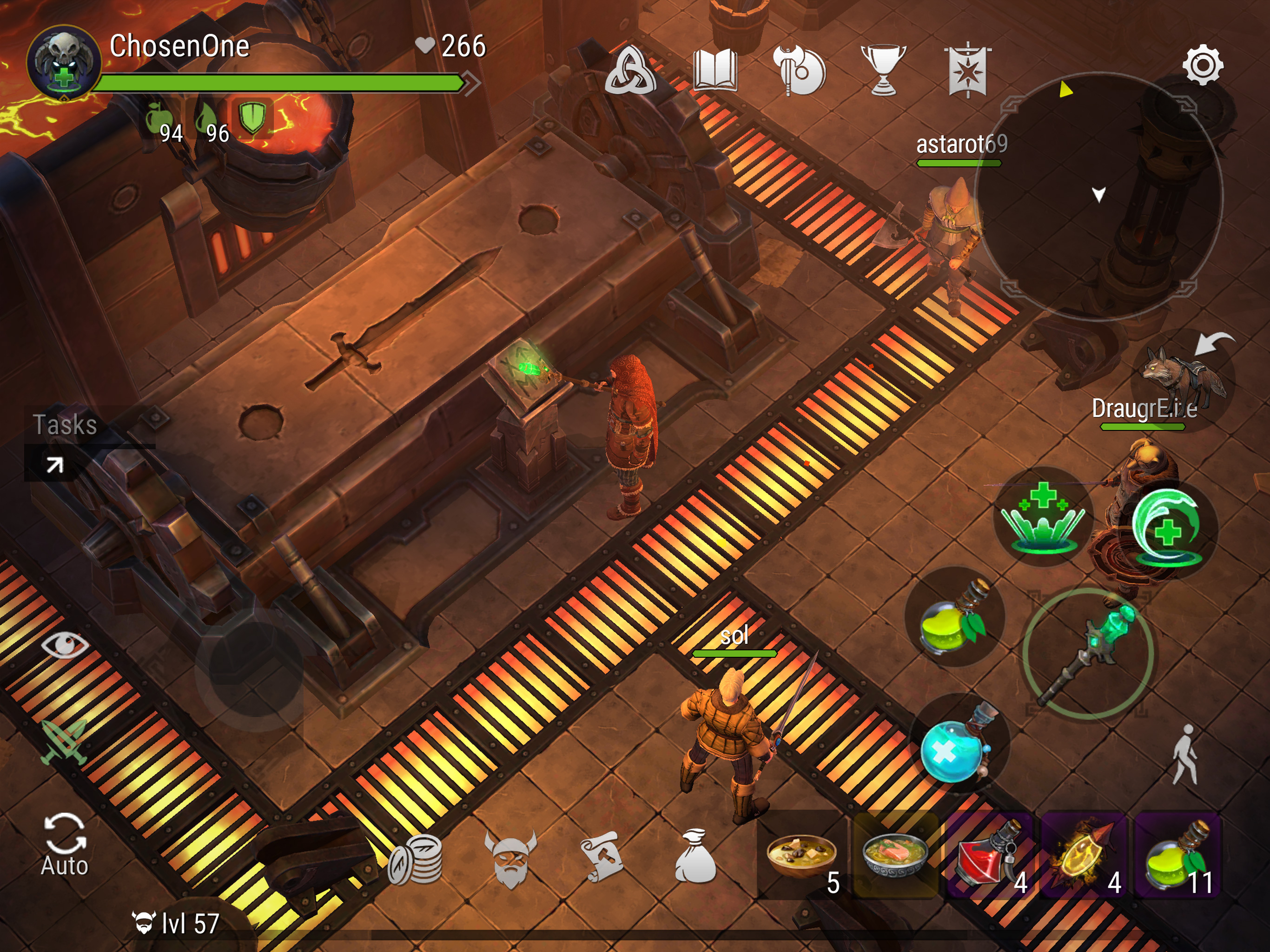This screenshot has height=952, width=1270.
Task: Open the bearded viking helmet menu
Action: 510,859
